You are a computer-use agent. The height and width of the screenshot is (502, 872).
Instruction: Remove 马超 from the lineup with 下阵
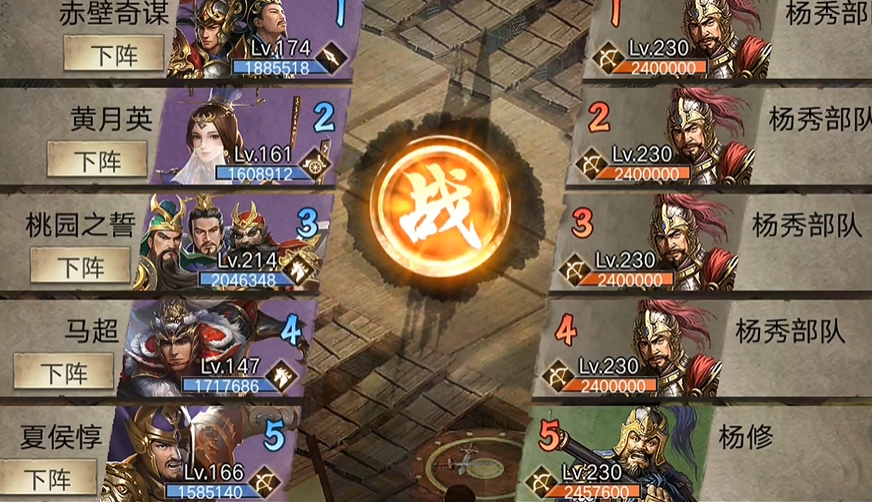pyautogui.click(x=63, y=372)
